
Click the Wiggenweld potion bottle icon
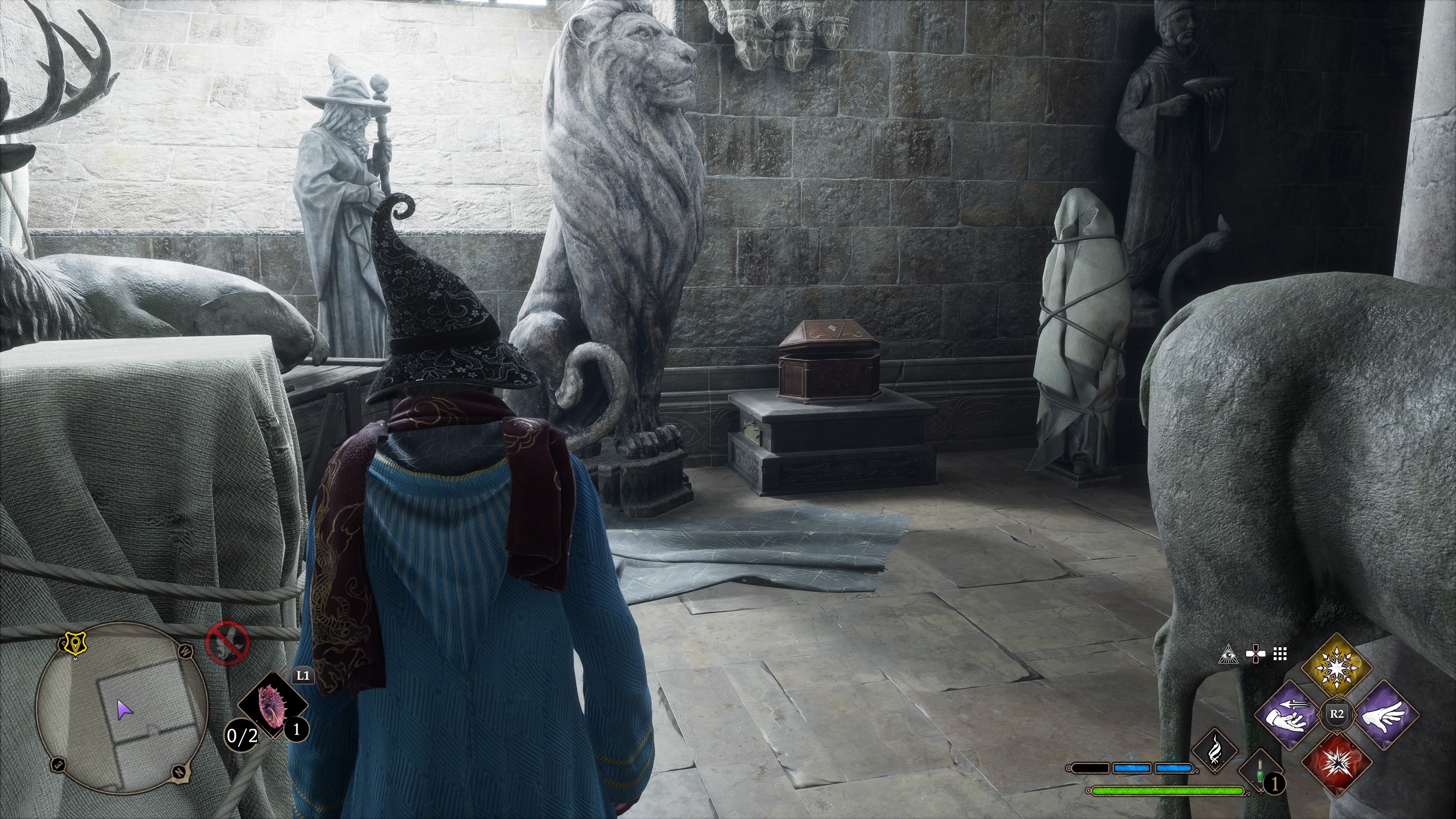click(x=1260, y=772)
